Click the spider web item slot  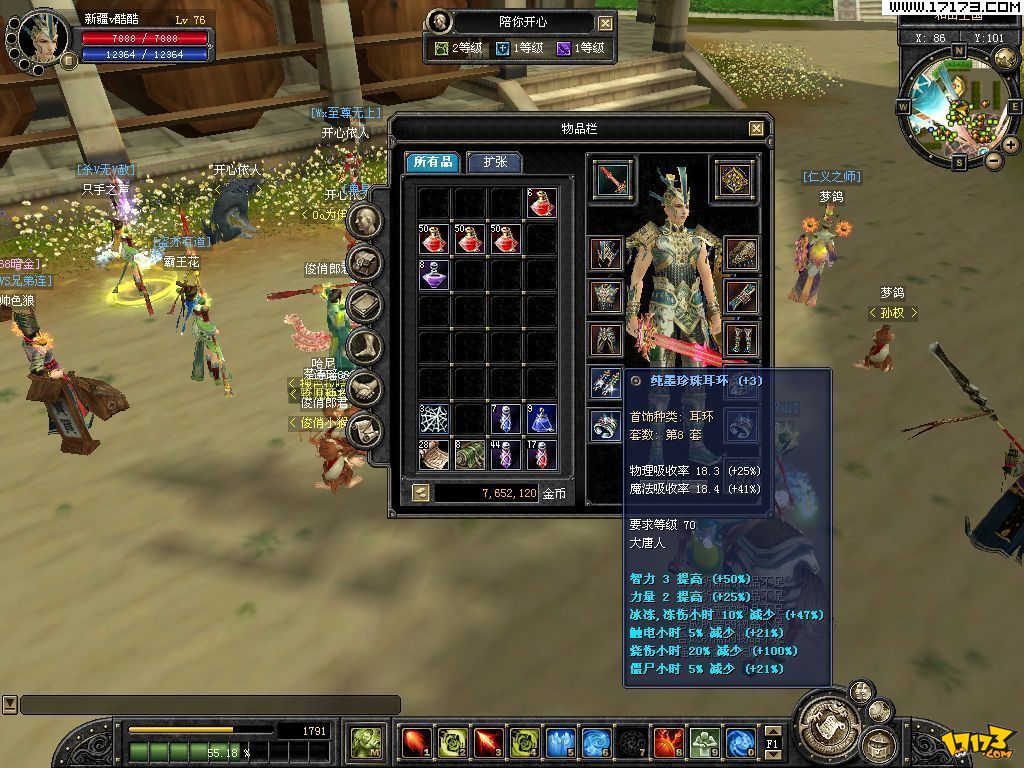[x=434, y=419]
